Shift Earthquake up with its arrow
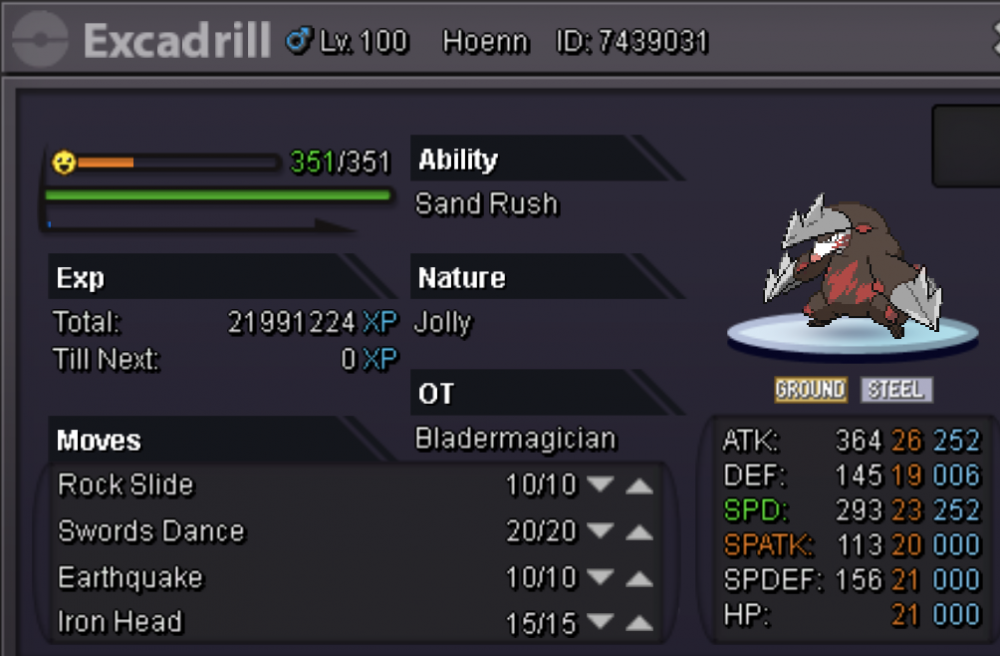 pos(639,578)
